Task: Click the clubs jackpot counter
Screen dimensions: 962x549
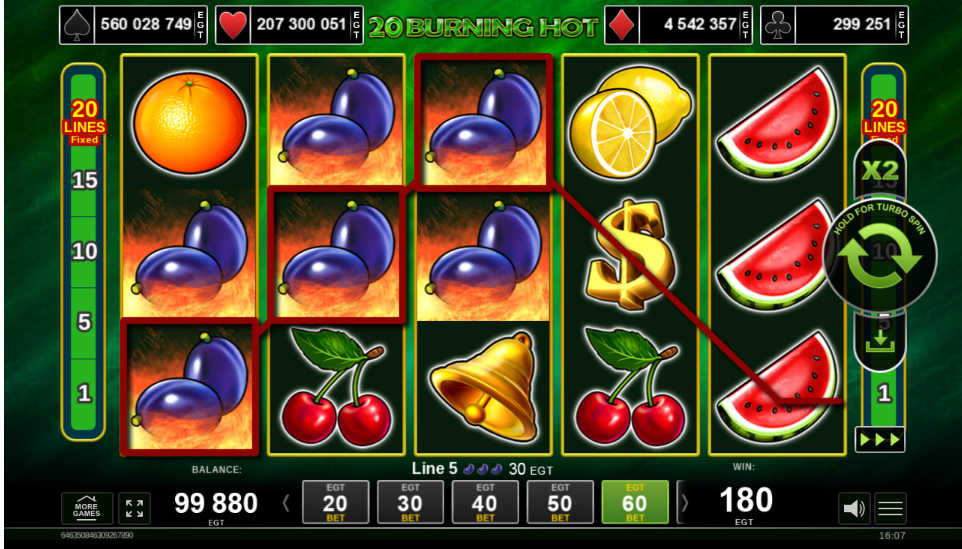Action: point(834,25)
